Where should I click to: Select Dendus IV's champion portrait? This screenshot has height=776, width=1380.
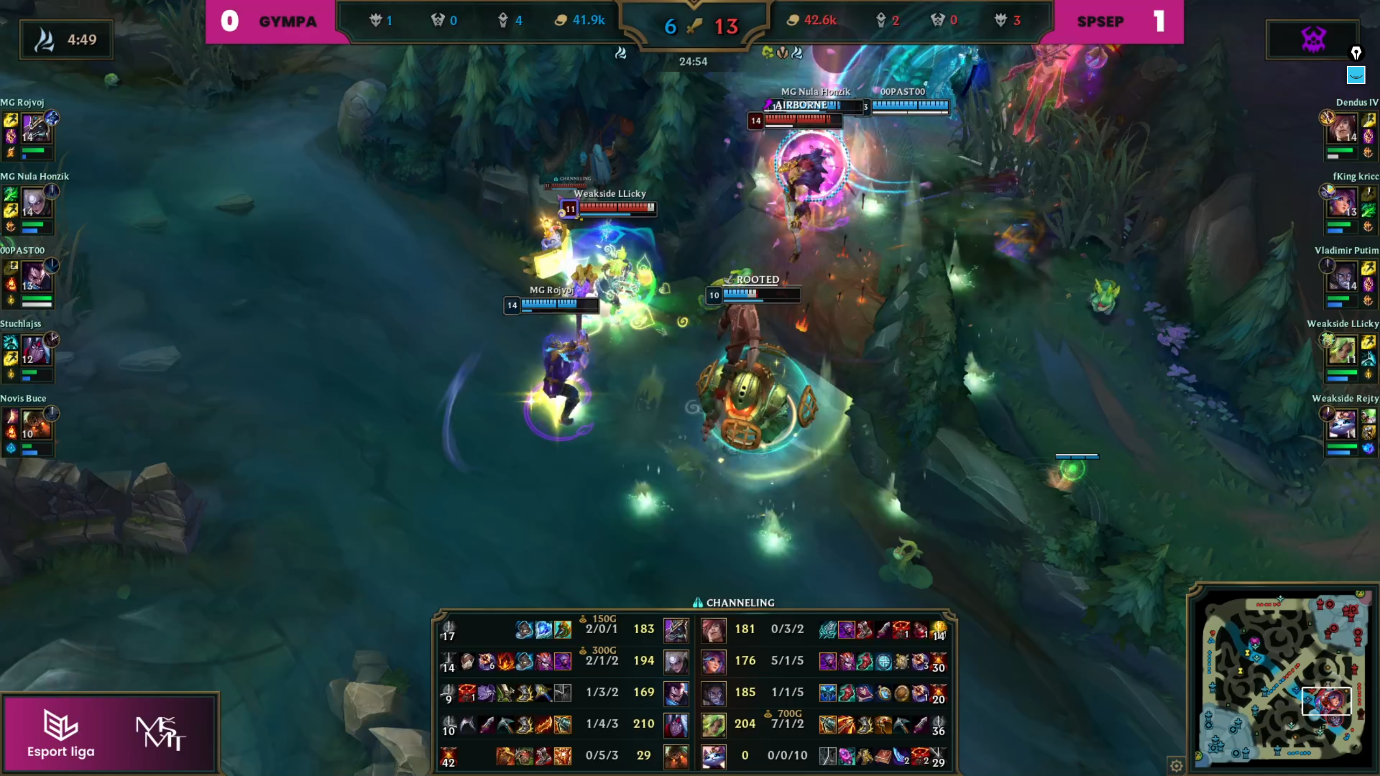[1342, 128]
